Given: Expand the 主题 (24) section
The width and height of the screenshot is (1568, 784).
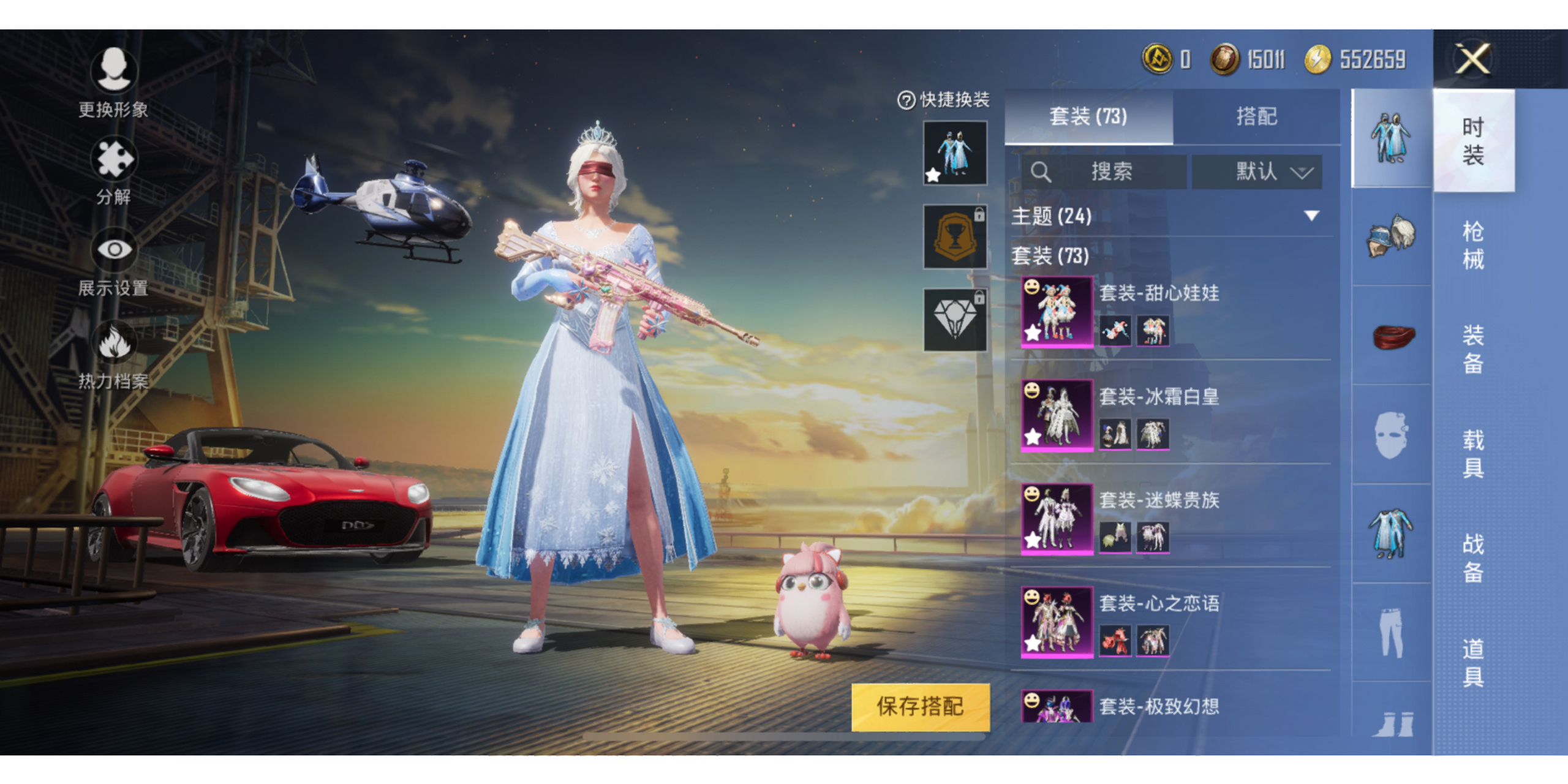Looking at the screenshot, I should [x=1311, y=216].
